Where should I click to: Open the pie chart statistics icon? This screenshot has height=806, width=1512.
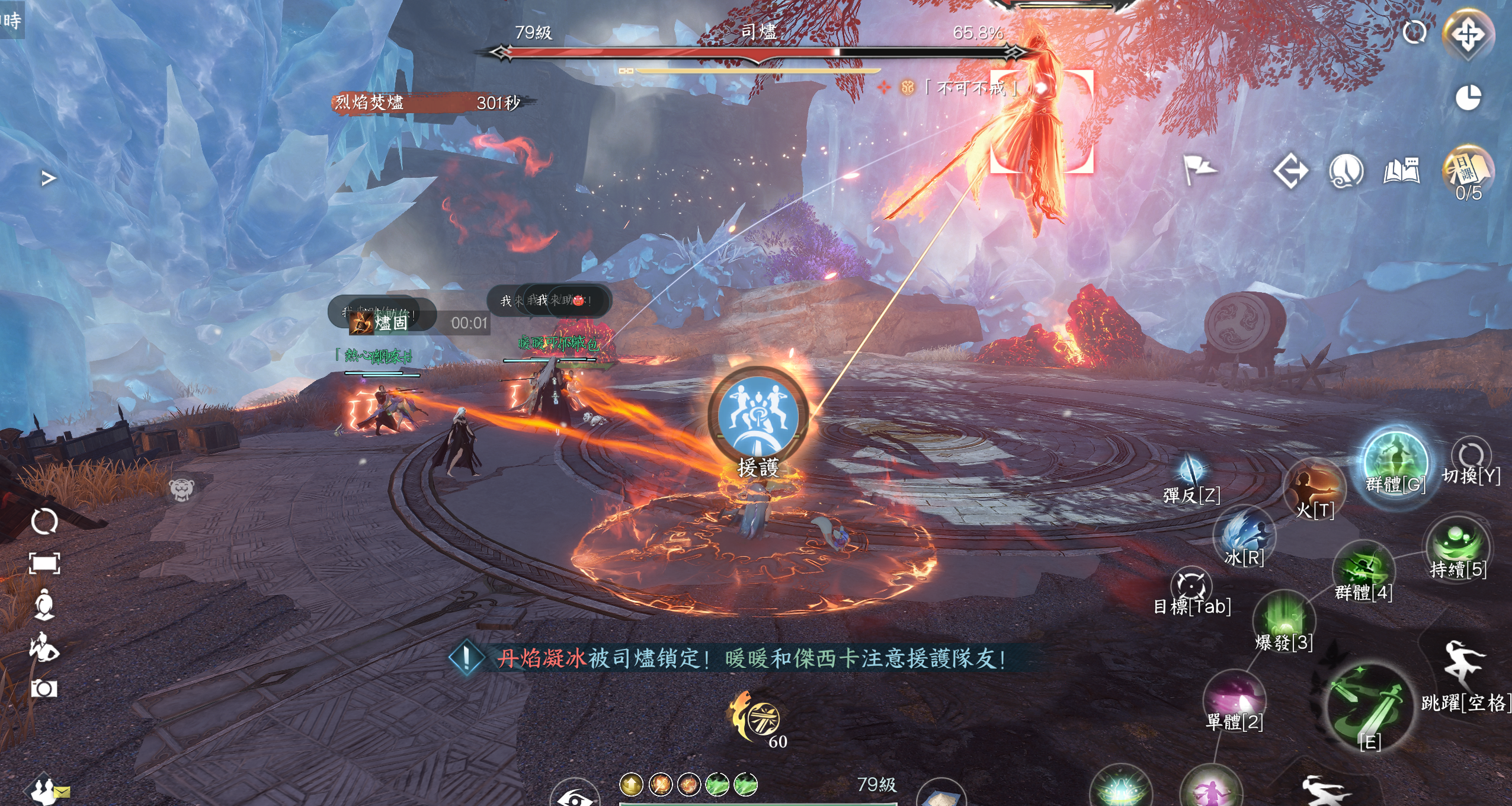click(1468, 98)
